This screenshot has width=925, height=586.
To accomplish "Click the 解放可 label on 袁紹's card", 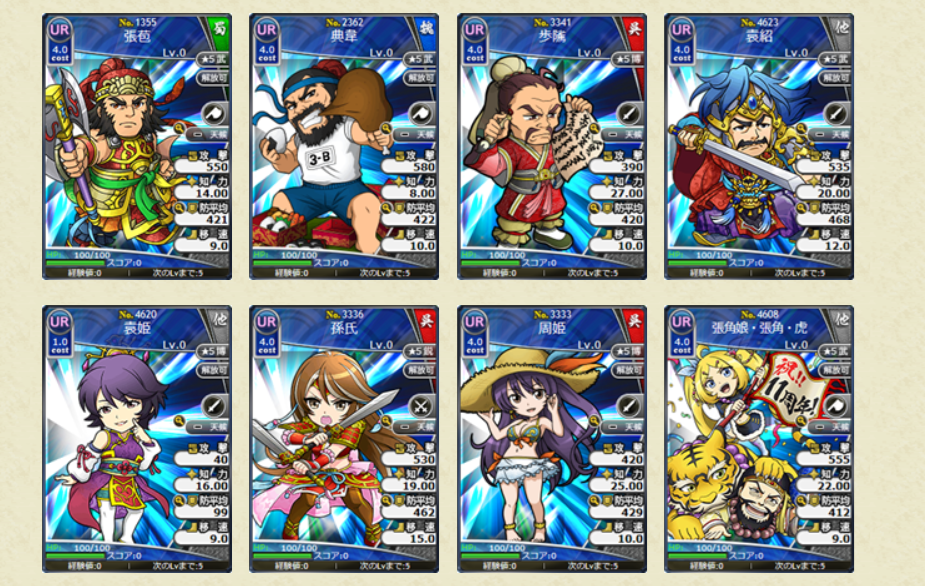I will tap(837, 76).
